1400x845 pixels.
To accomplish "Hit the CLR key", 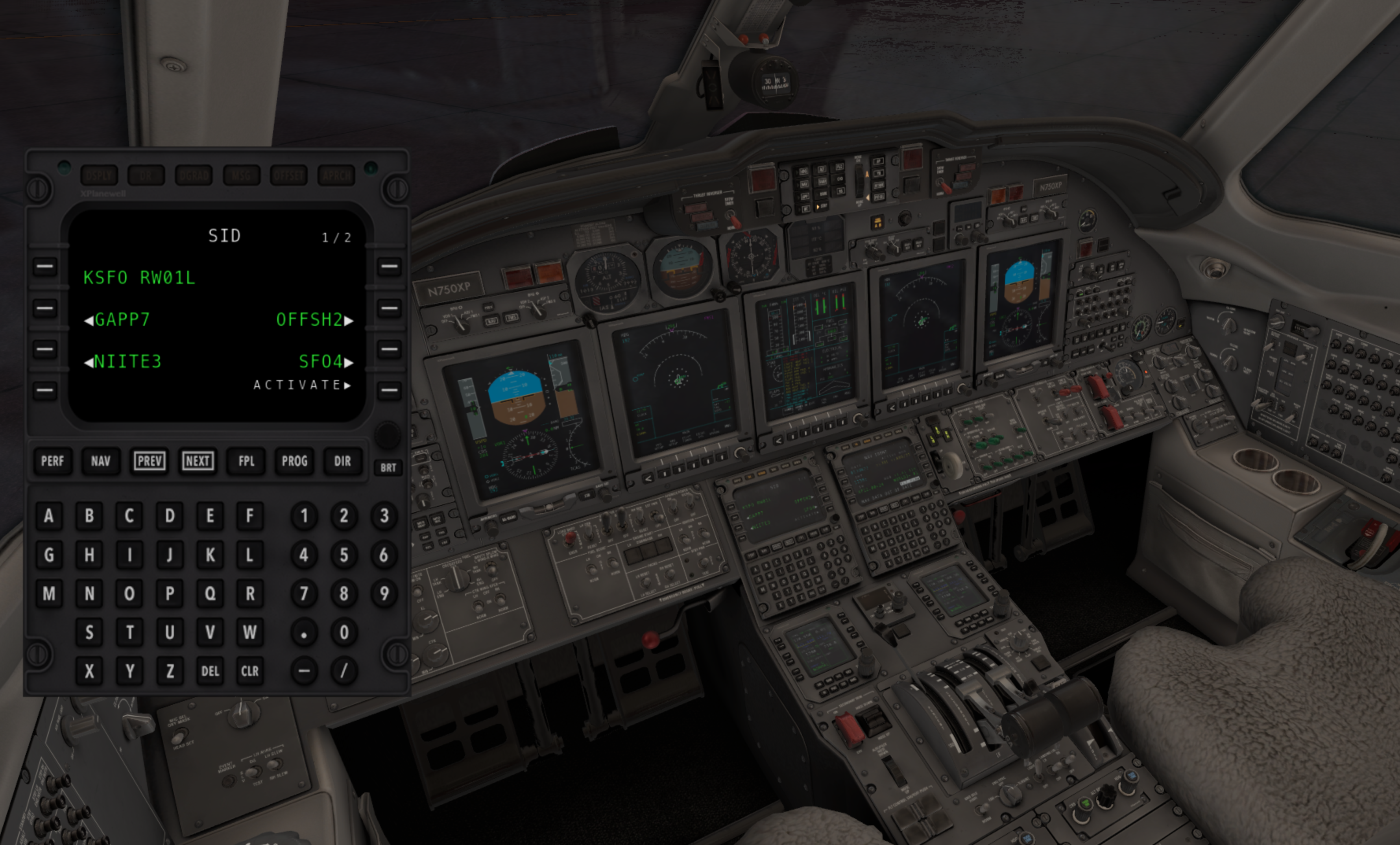I will click(x=249, y=671).
